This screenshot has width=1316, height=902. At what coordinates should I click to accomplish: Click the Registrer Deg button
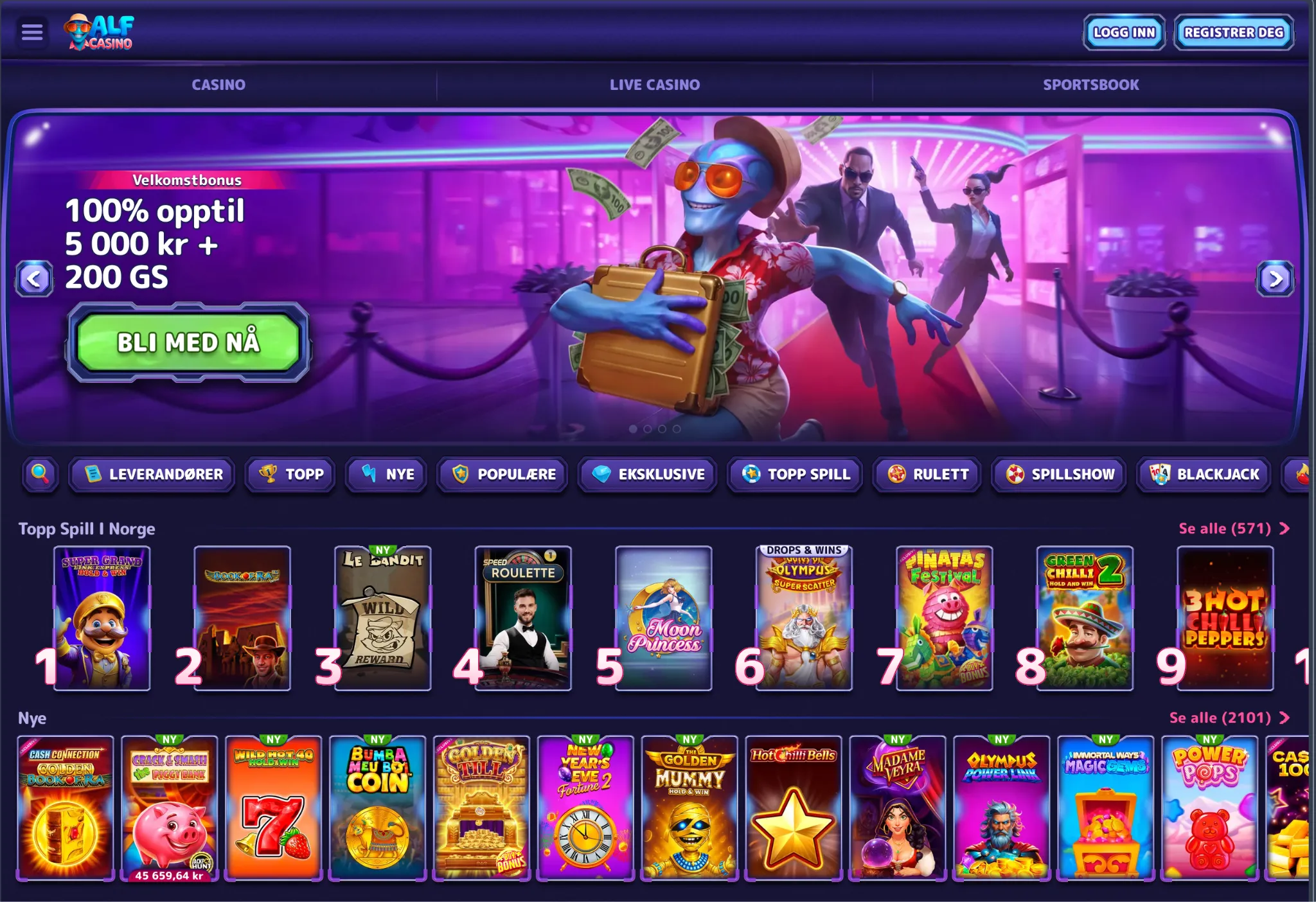point(1232,32)
